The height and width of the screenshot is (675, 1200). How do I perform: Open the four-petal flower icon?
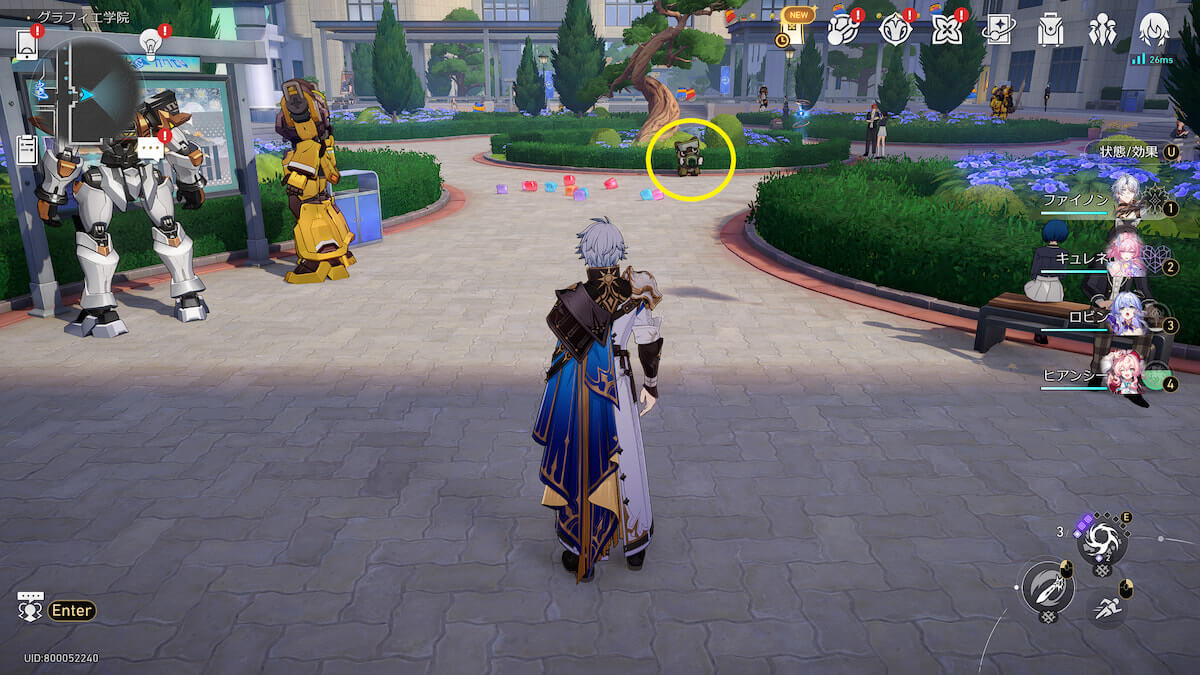[x=946, y=30]
